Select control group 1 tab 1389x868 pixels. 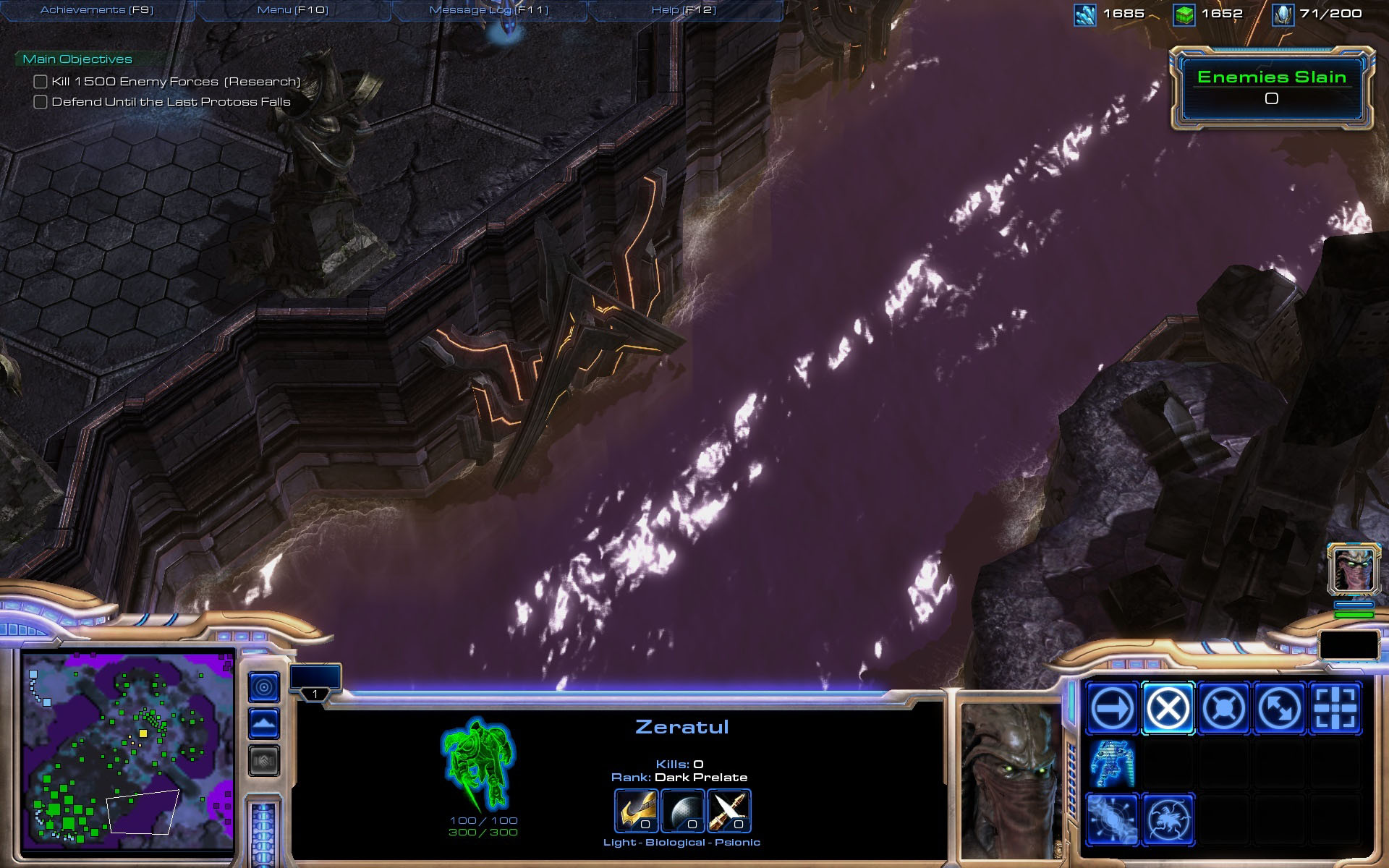tap(315, 681)
